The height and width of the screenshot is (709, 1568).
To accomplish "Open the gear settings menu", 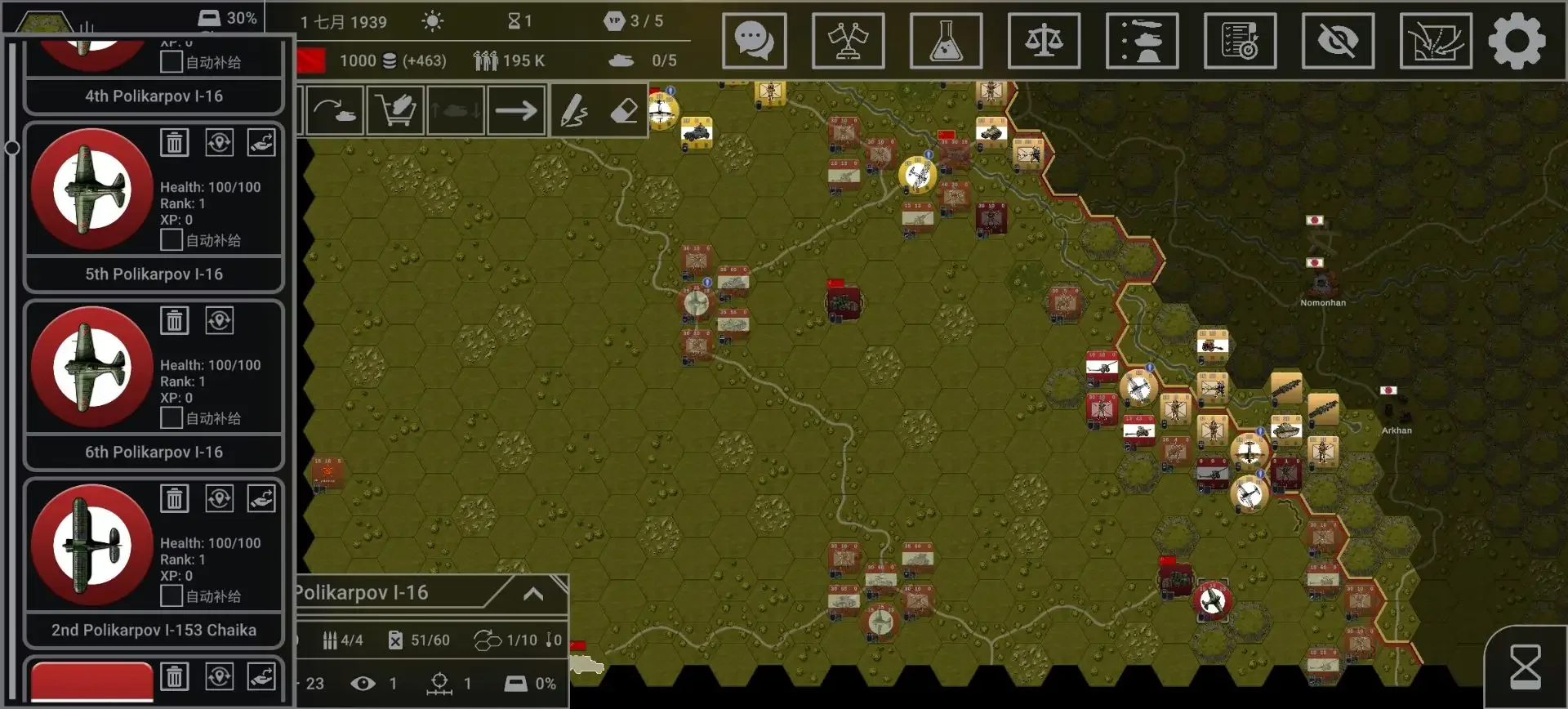I will 1517,41.
